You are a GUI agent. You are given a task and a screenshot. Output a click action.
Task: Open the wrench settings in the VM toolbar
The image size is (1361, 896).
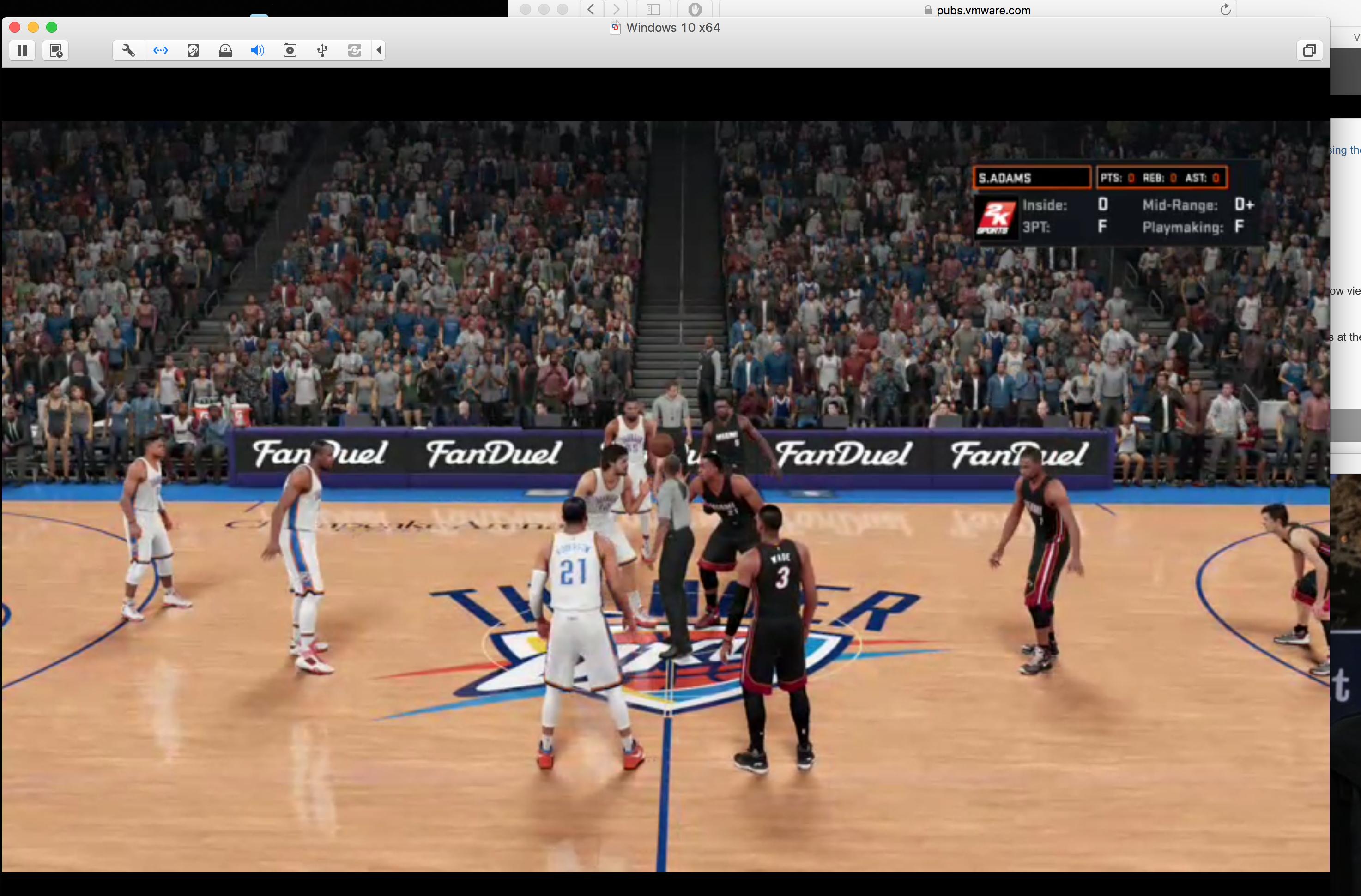coord(129,50)
